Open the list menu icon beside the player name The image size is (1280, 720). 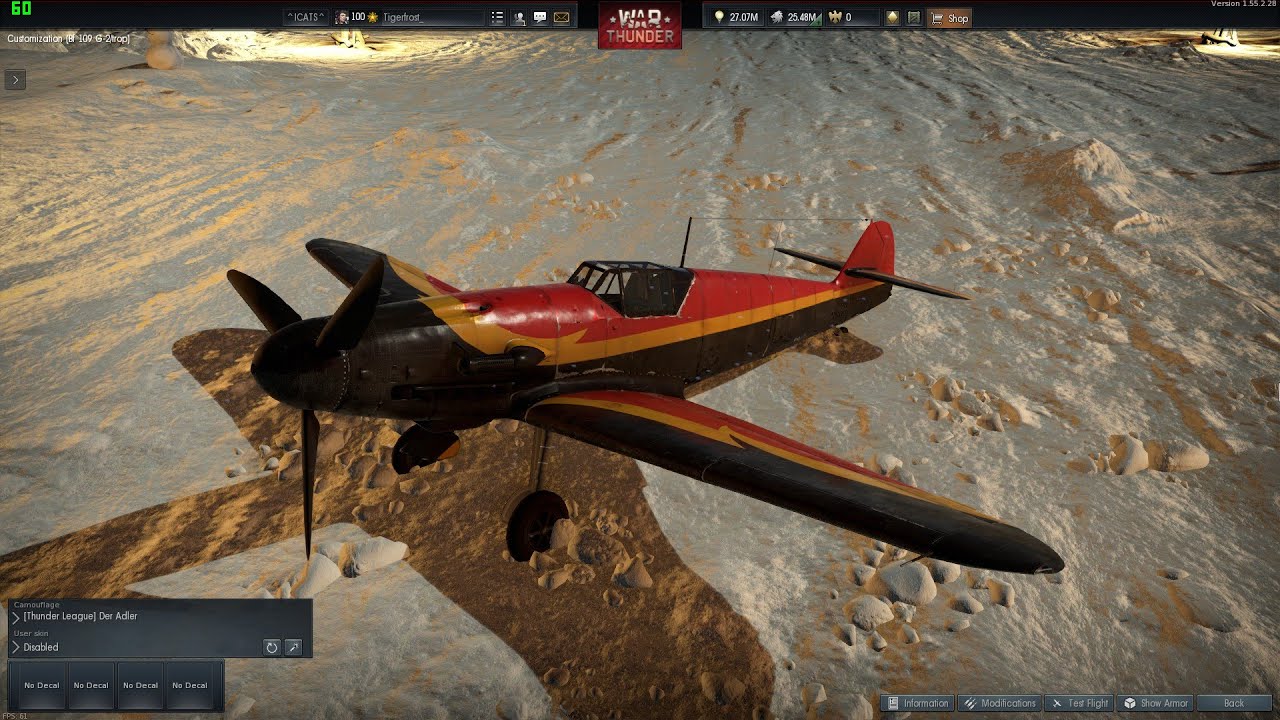coord(497,18)
